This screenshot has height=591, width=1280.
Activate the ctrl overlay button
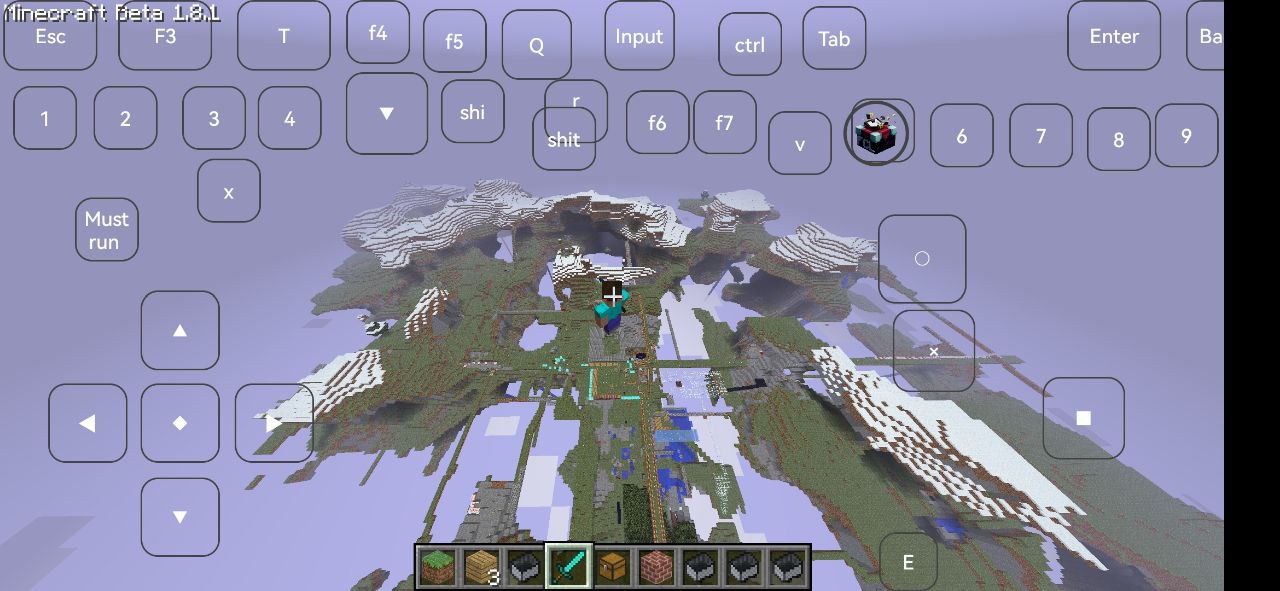(x=750, y=45)
